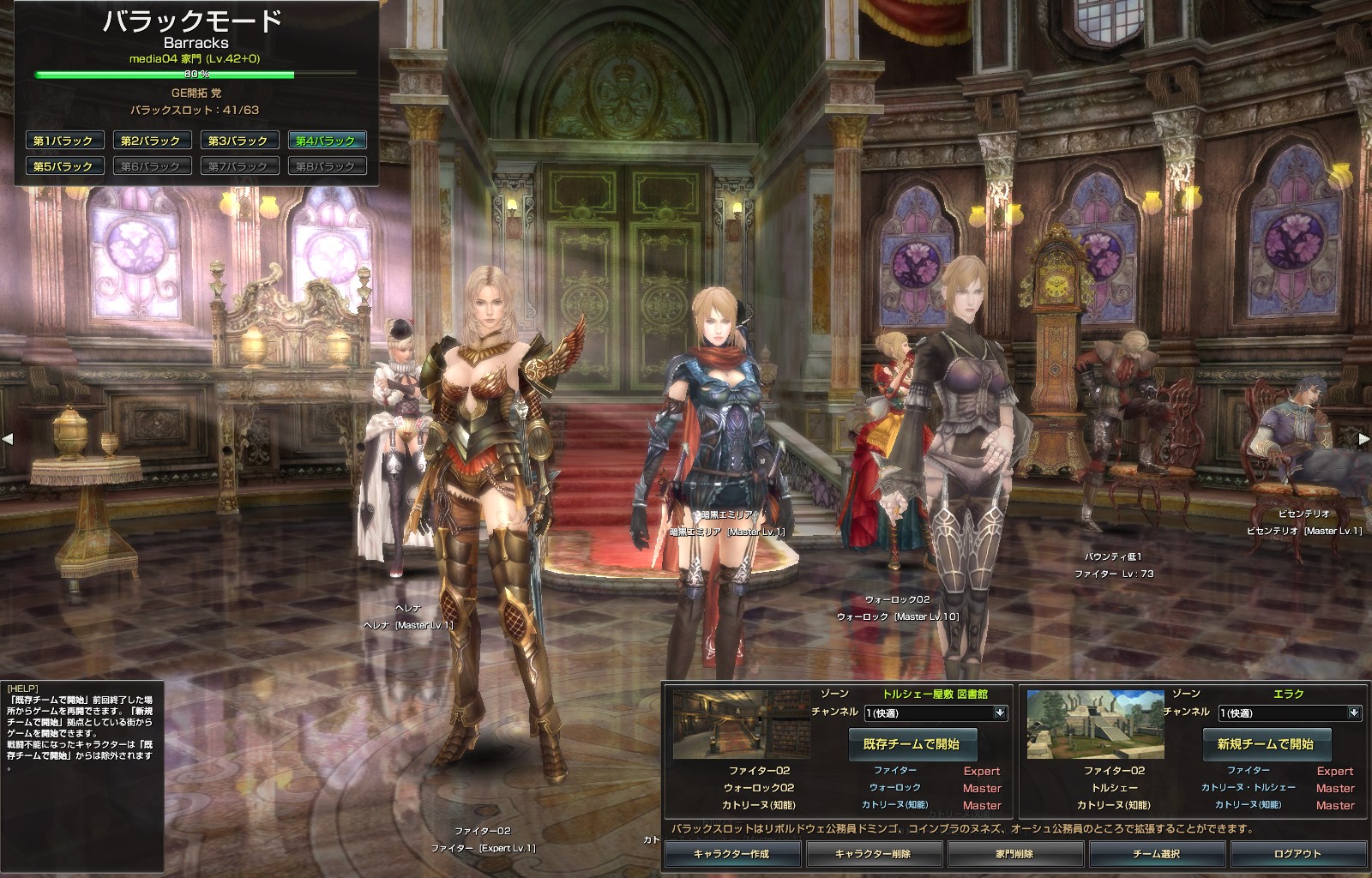1372x878 pixels.
Task: Click キャラクター作成 to create a character
Action: coord(731,853)
